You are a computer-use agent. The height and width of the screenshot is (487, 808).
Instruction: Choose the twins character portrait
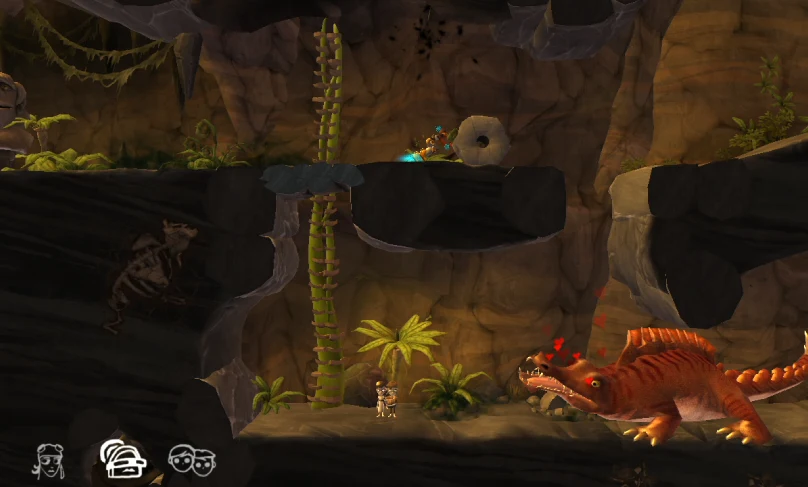192,460
